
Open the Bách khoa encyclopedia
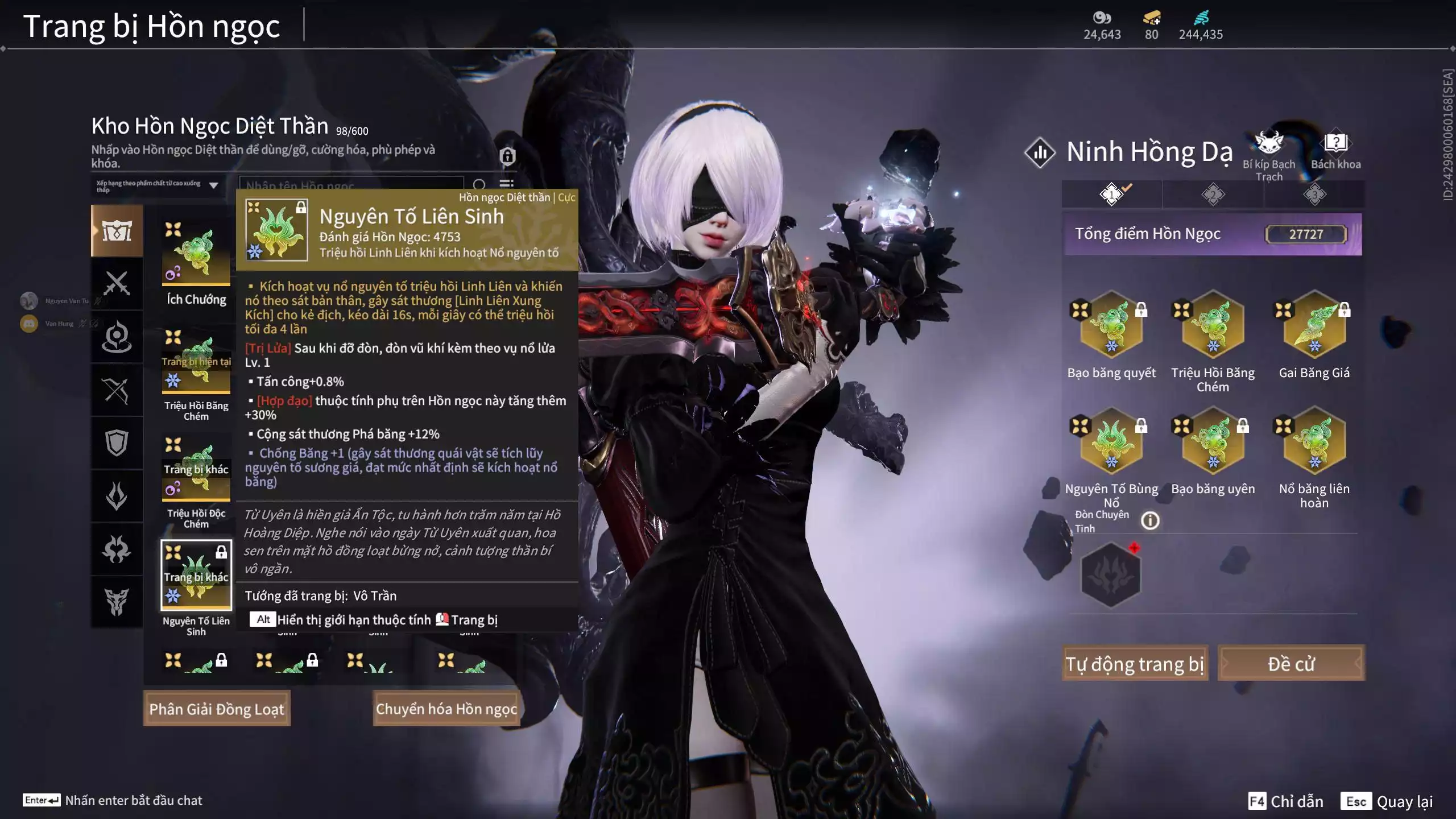click(x=1335, y=149)
